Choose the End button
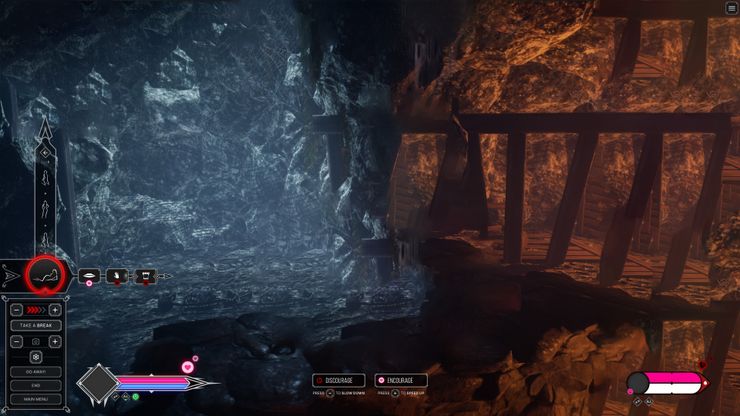 coord(36,385)
